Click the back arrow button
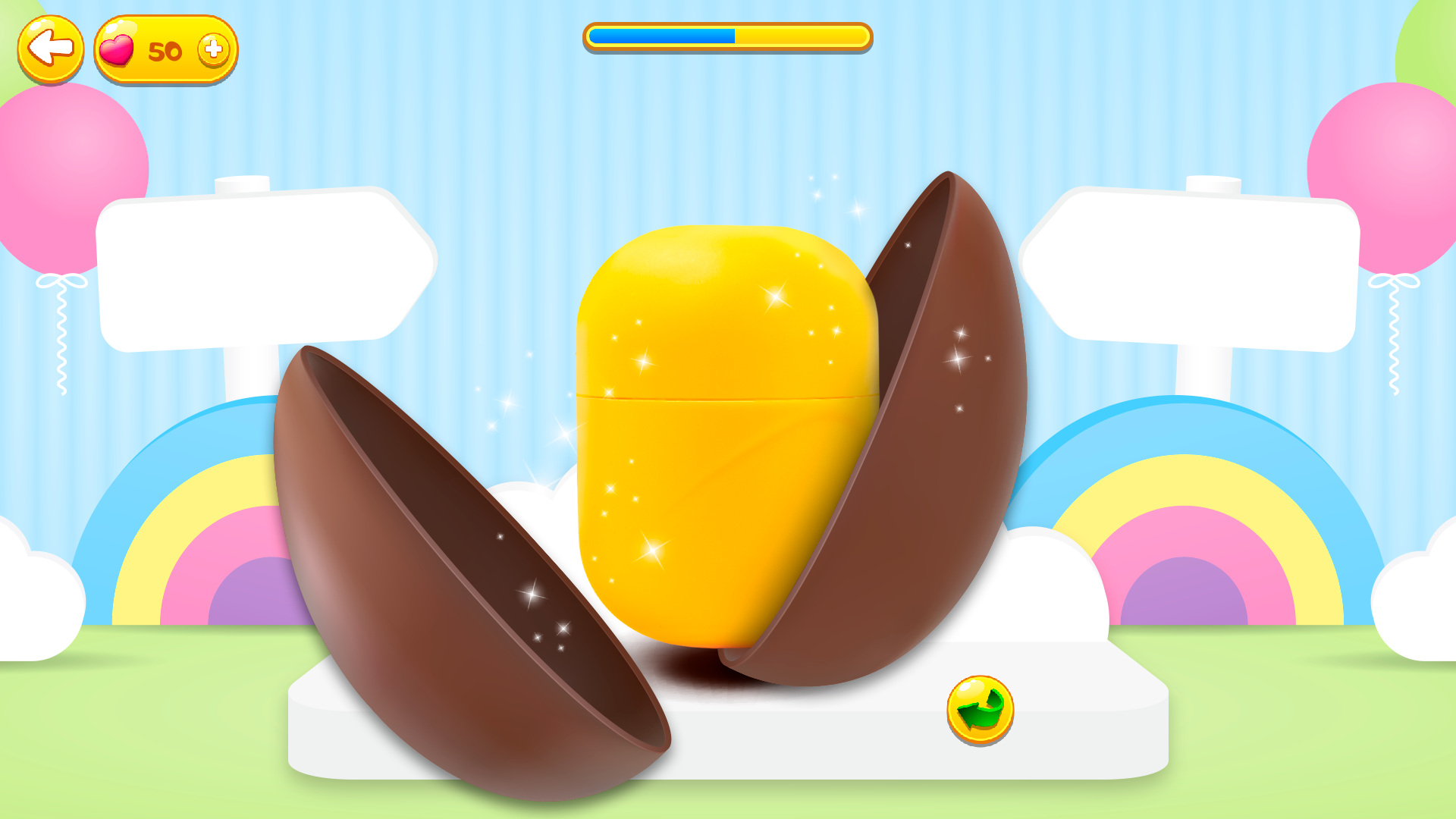1456x819 pixels. 50,47
